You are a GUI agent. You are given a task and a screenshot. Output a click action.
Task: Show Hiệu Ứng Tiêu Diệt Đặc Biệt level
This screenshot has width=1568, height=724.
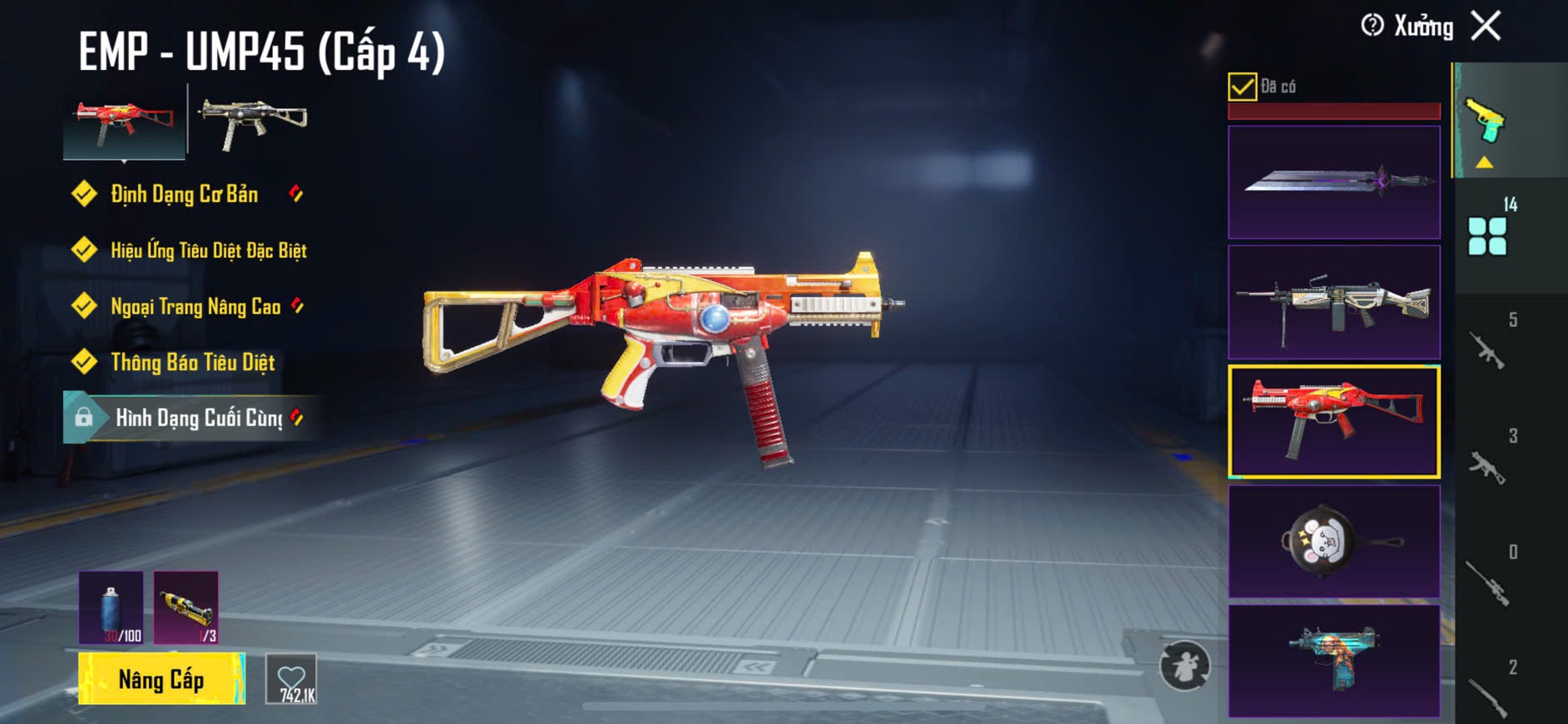coord(208,250)
